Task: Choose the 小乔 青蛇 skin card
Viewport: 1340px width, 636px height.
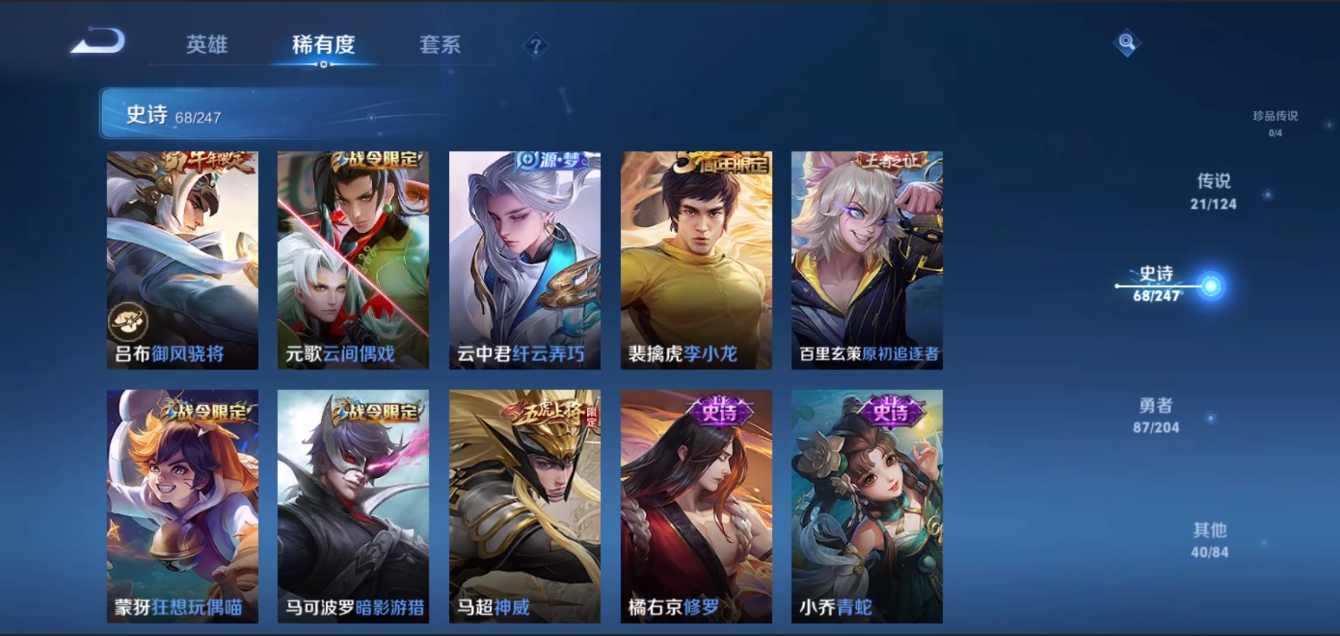Action: tap(867, 506)
